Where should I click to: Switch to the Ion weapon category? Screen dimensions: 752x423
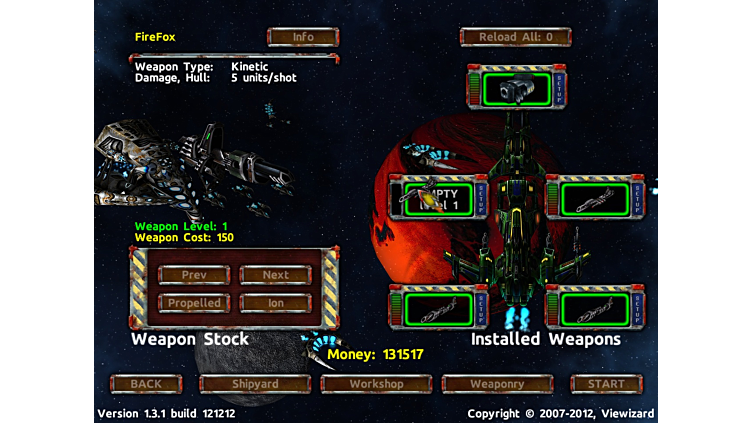pos(276,303)
